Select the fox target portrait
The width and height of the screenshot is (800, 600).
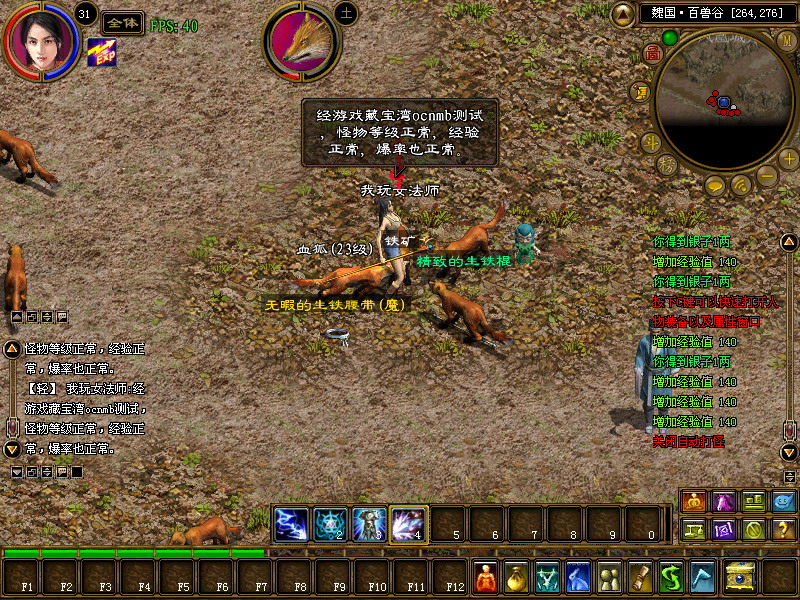point(302,43)
